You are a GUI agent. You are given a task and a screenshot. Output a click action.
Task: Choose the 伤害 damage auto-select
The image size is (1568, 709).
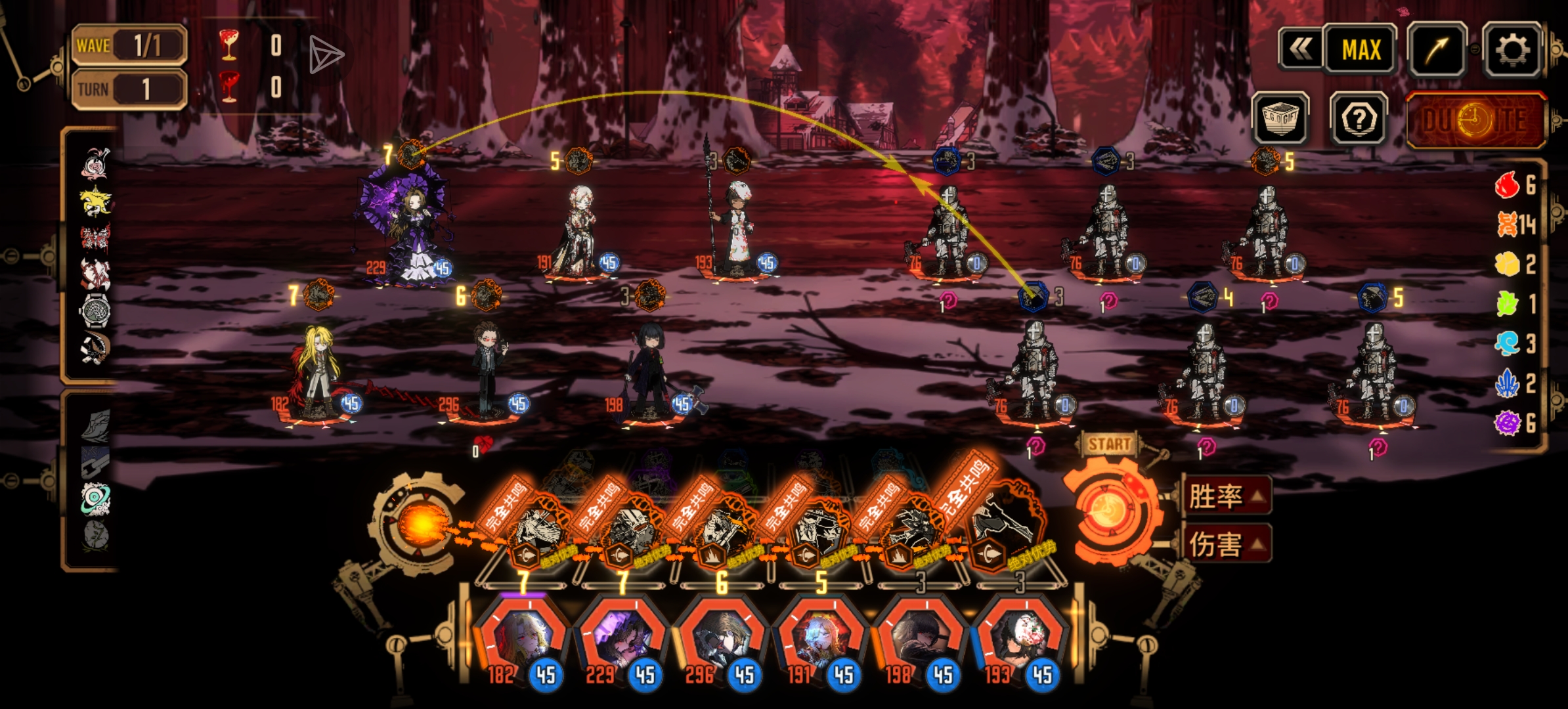click(1225, 544)
